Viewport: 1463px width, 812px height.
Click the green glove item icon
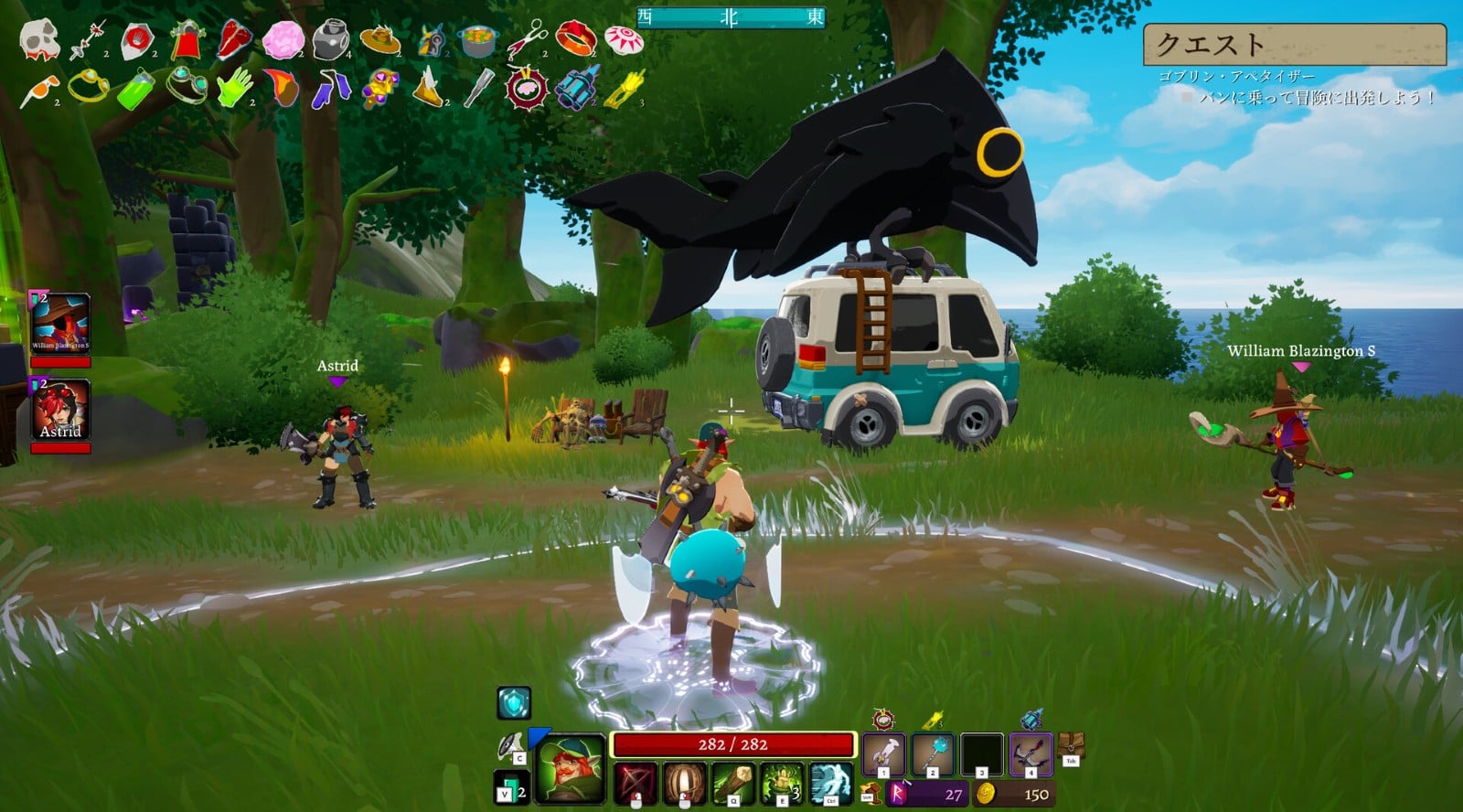[x=234, y=88]
